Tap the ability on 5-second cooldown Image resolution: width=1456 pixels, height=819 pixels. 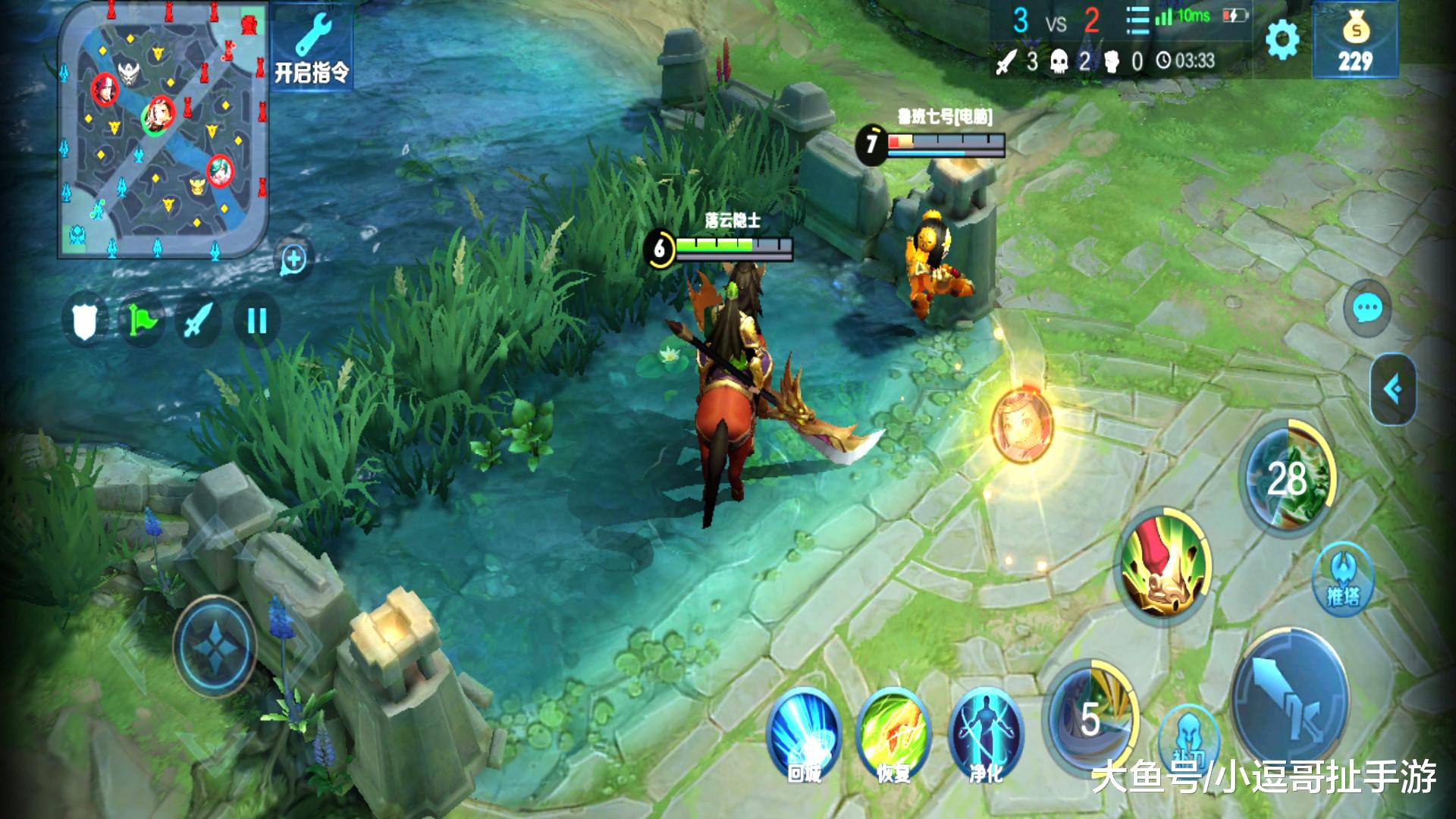(x=1090, y=717)
